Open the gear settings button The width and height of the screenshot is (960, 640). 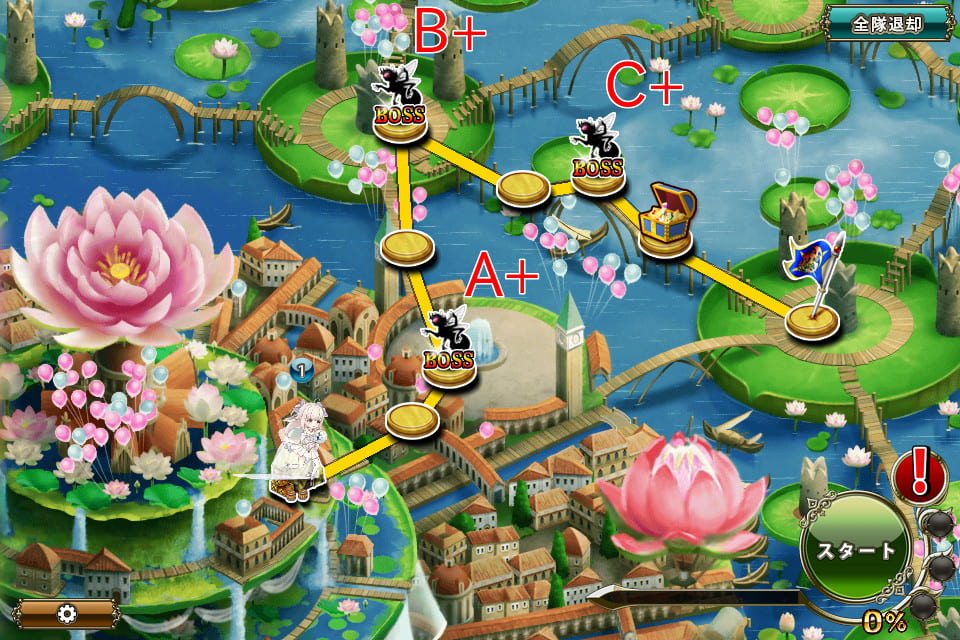66,613
